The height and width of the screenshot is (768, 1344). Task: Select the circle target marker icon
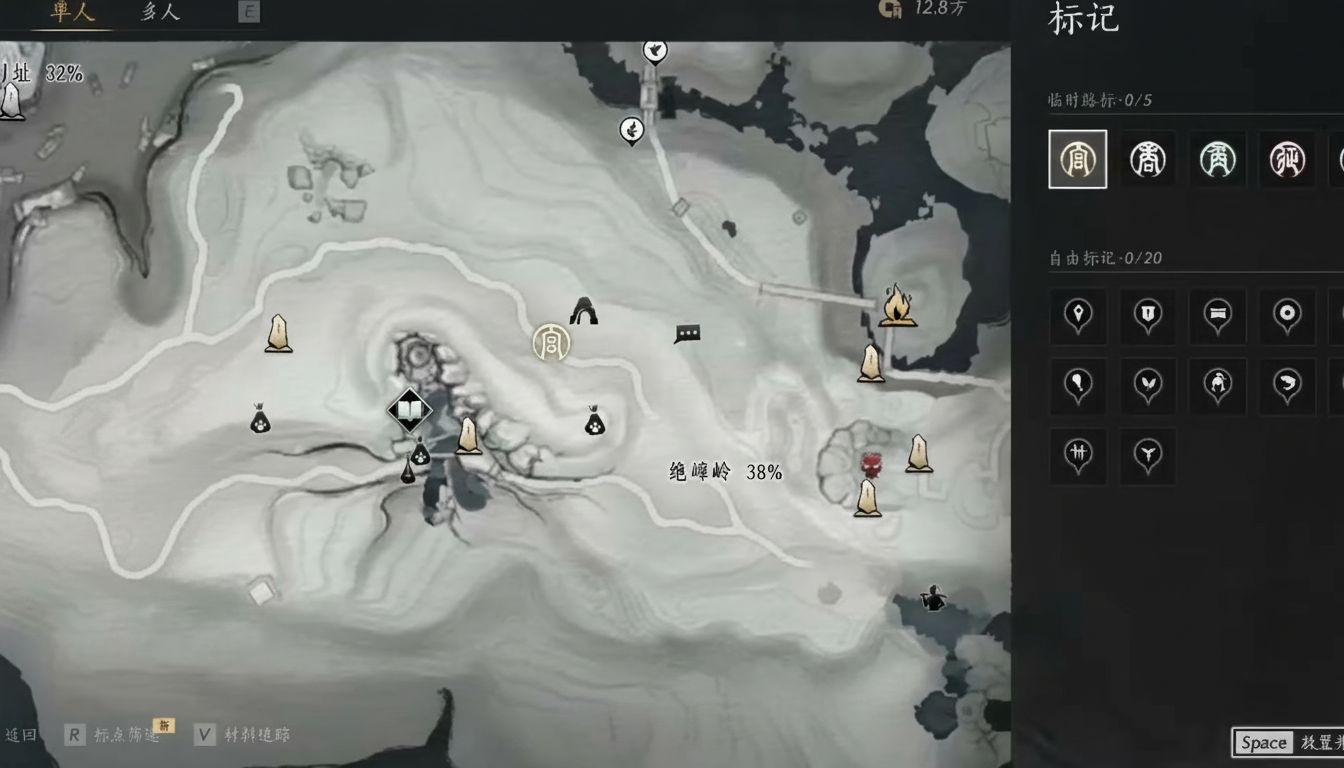[1287, 317]
